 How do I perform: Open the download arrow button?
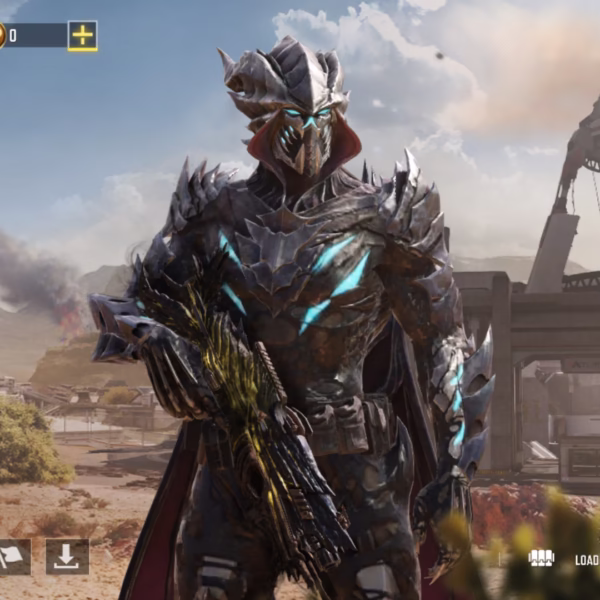(x=67, y=557)
